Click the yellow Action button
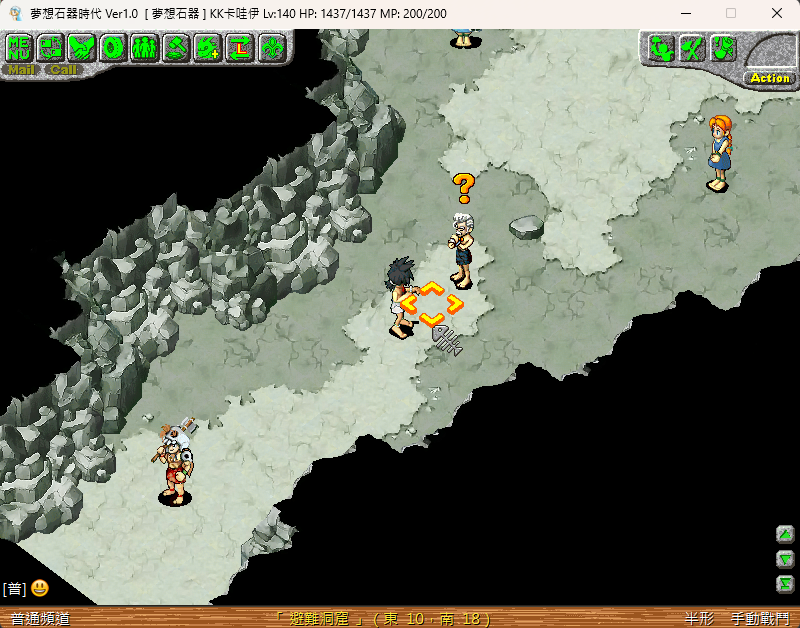Screen dimensions: 800x628 click(x=769, y=77)
